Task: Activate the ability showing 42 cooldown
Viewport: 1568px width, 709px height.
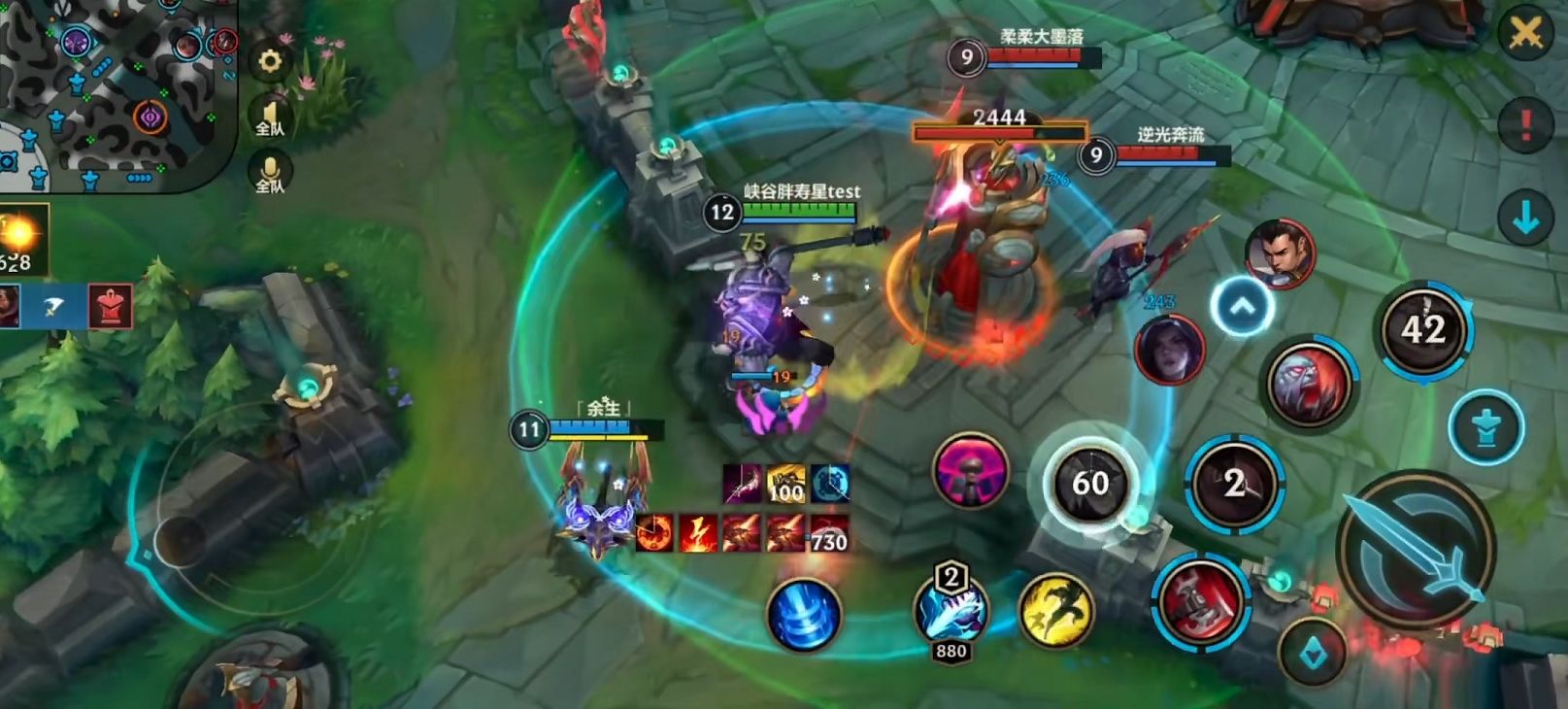Action: 1423,330
